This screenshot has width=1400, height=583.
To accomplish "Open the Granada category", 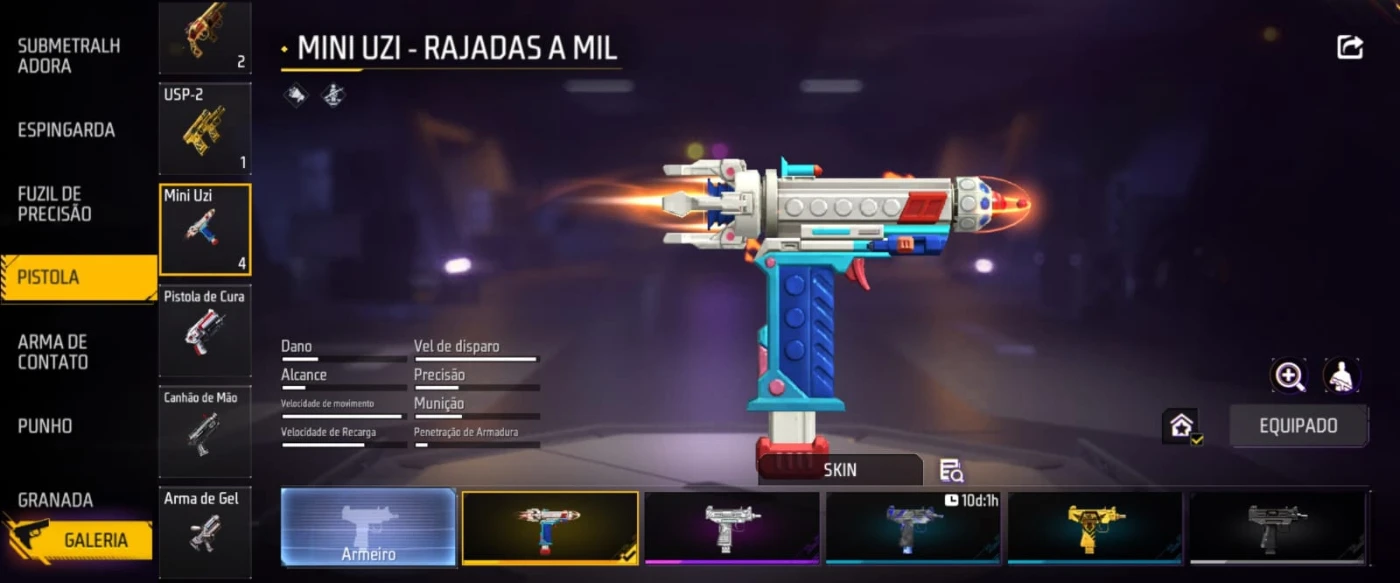I will click(55, 499).
